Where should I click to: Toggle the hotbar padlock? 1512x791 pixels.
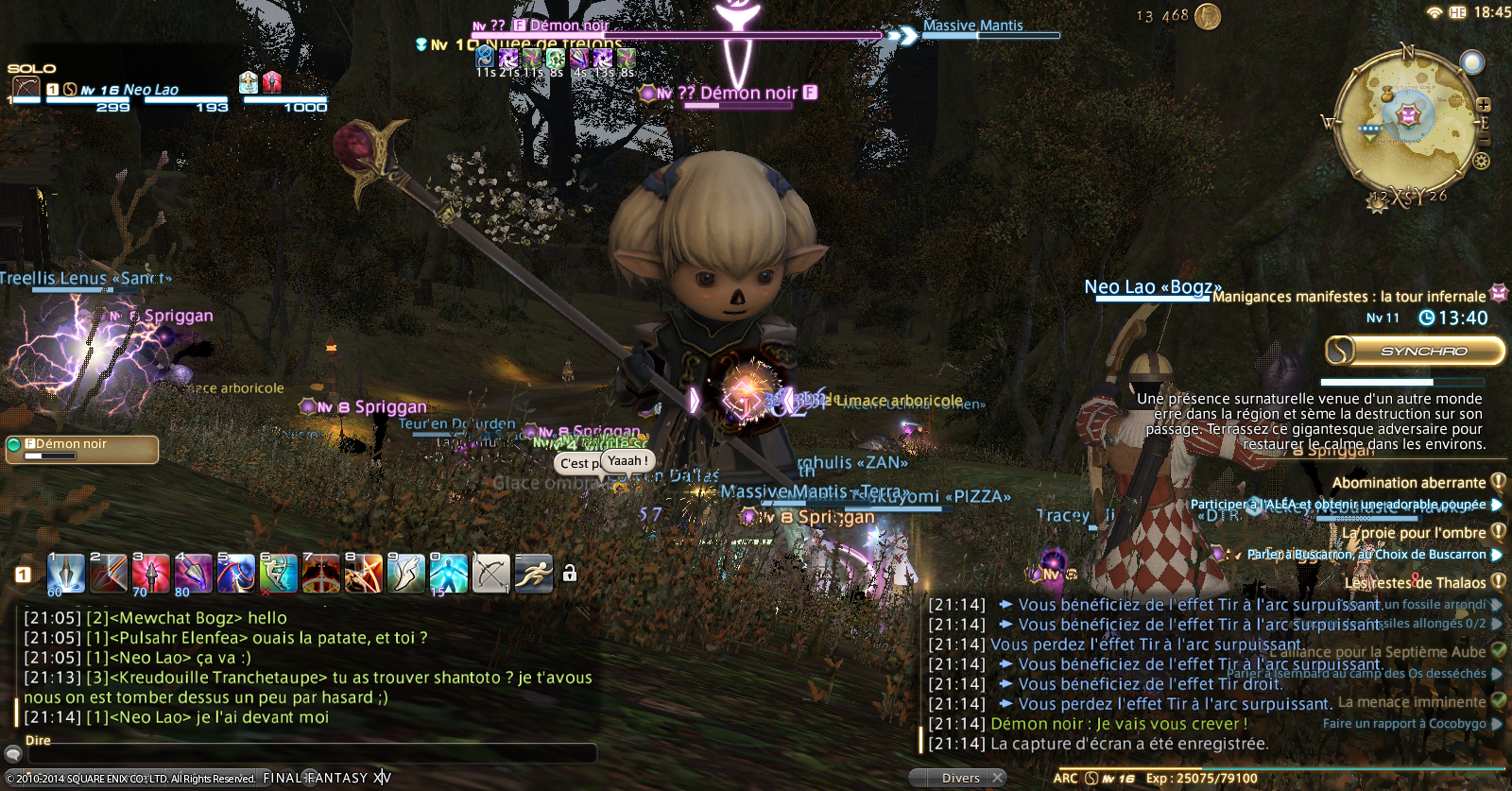coord(570,574)
